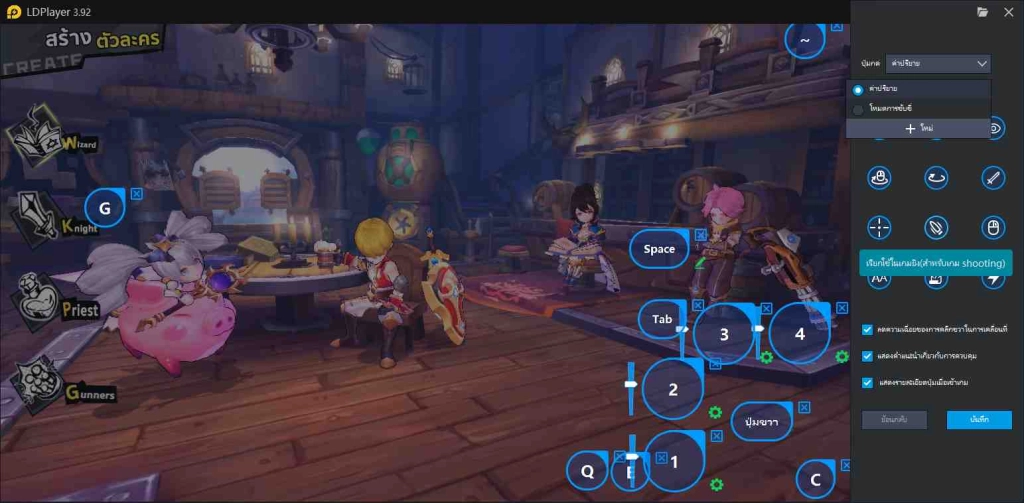The width and height of the screenshot is (1024, 503).
Task: Select the Space key mapping bubble
Action: point(659,249)
